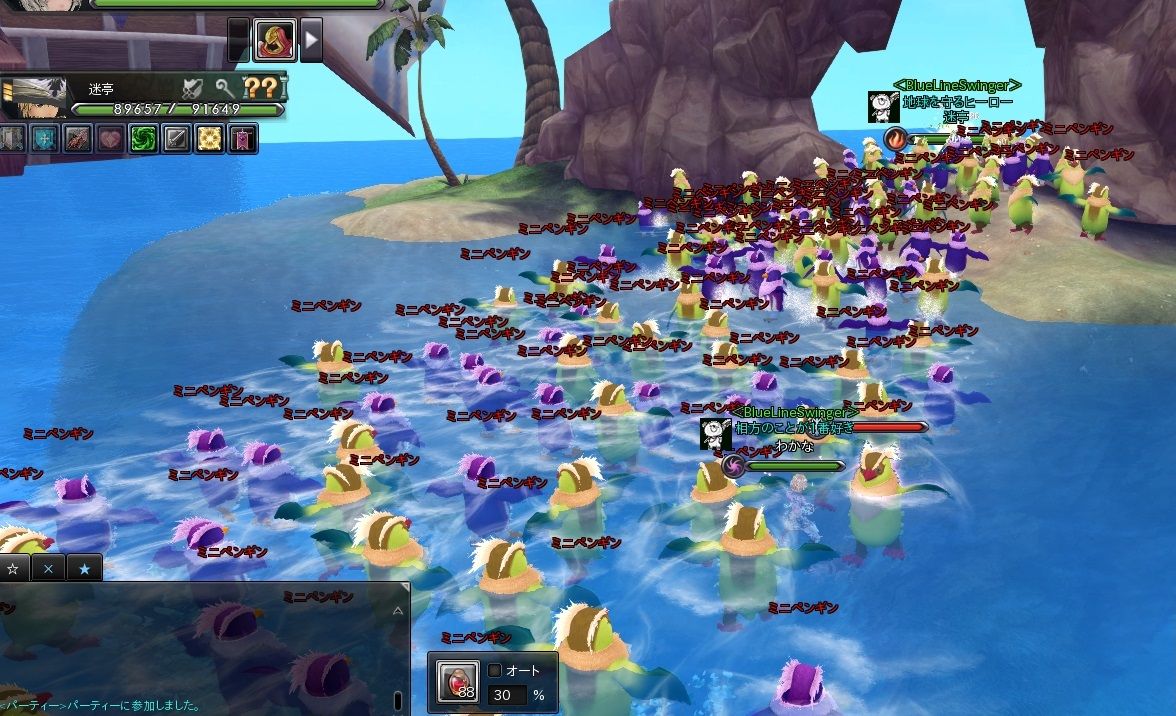The height and width of the screenshot is (716, 1176).
Task: Select the blue shield cross buff icon
Action: [44, 138]
